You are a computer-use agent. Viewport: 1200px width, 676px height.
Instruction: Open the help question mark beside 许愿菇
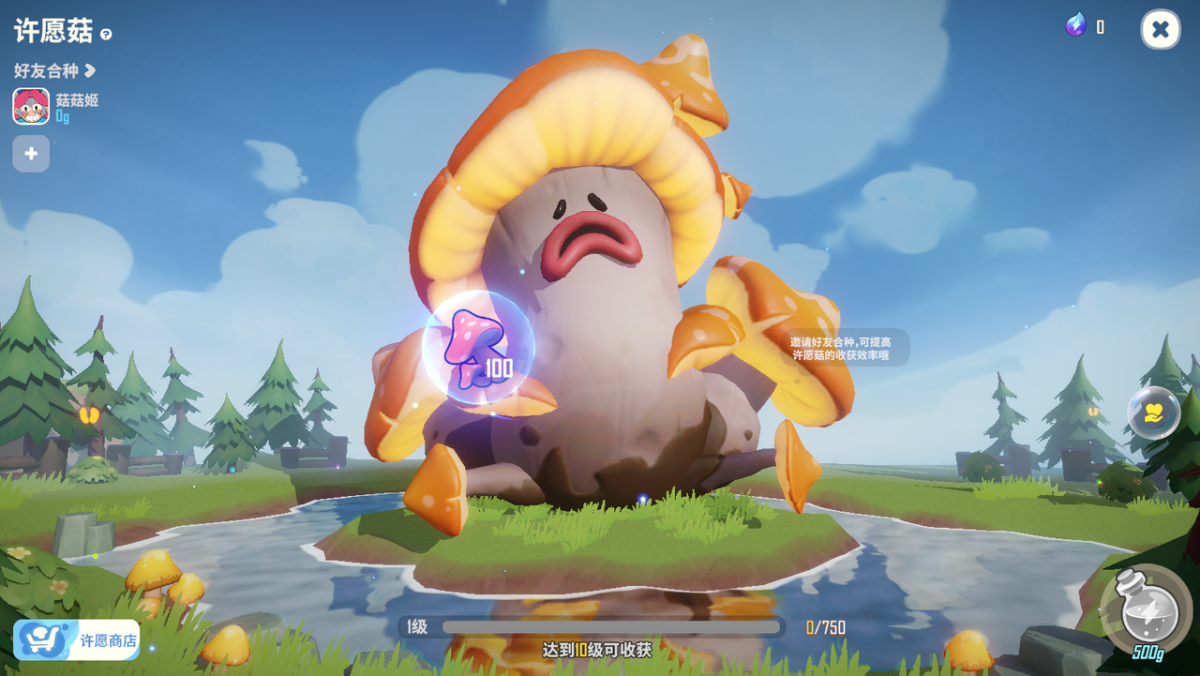(106, 34)
